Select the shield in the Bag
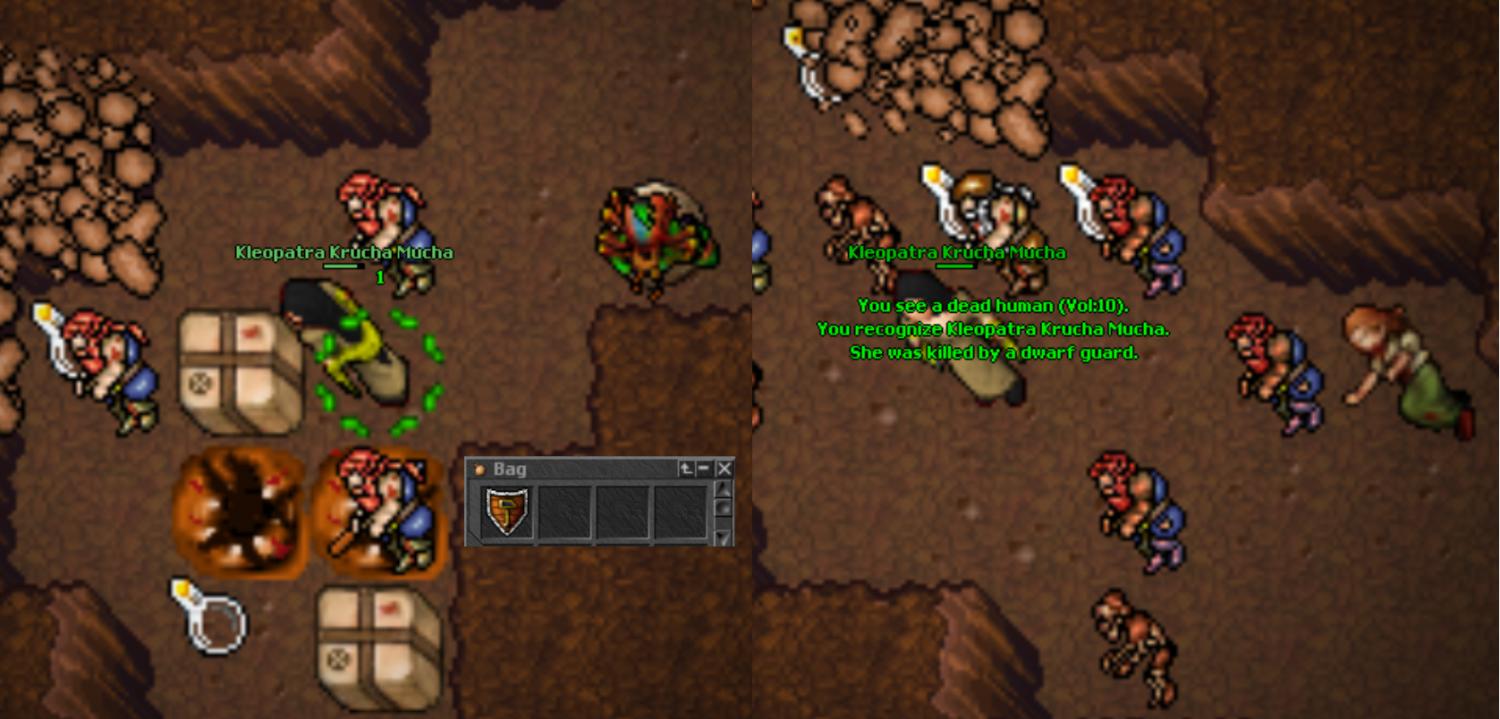 click(x=506, y=511)
